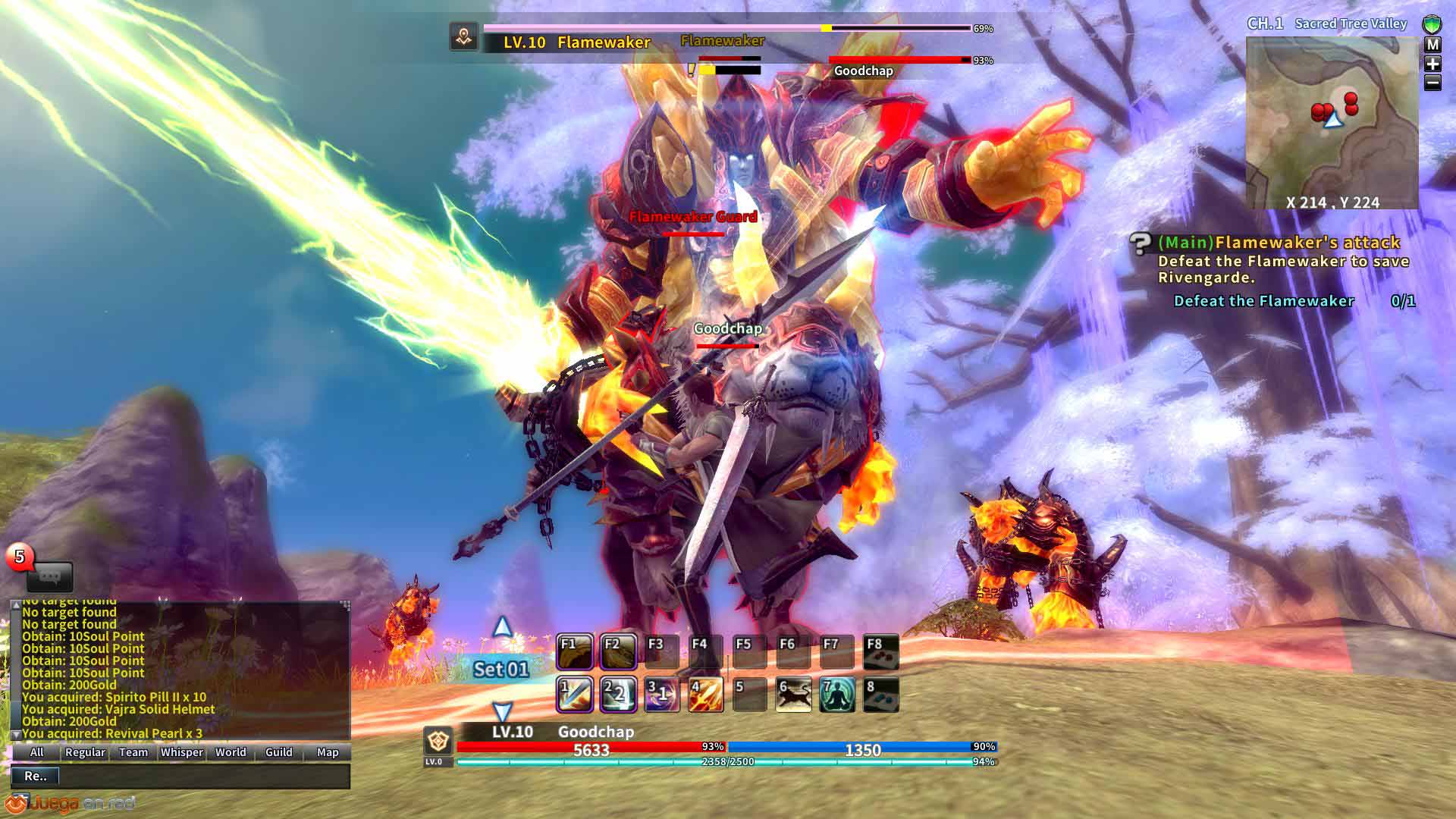Summon the beast mount from slot 6

click(x=793, y=695)
